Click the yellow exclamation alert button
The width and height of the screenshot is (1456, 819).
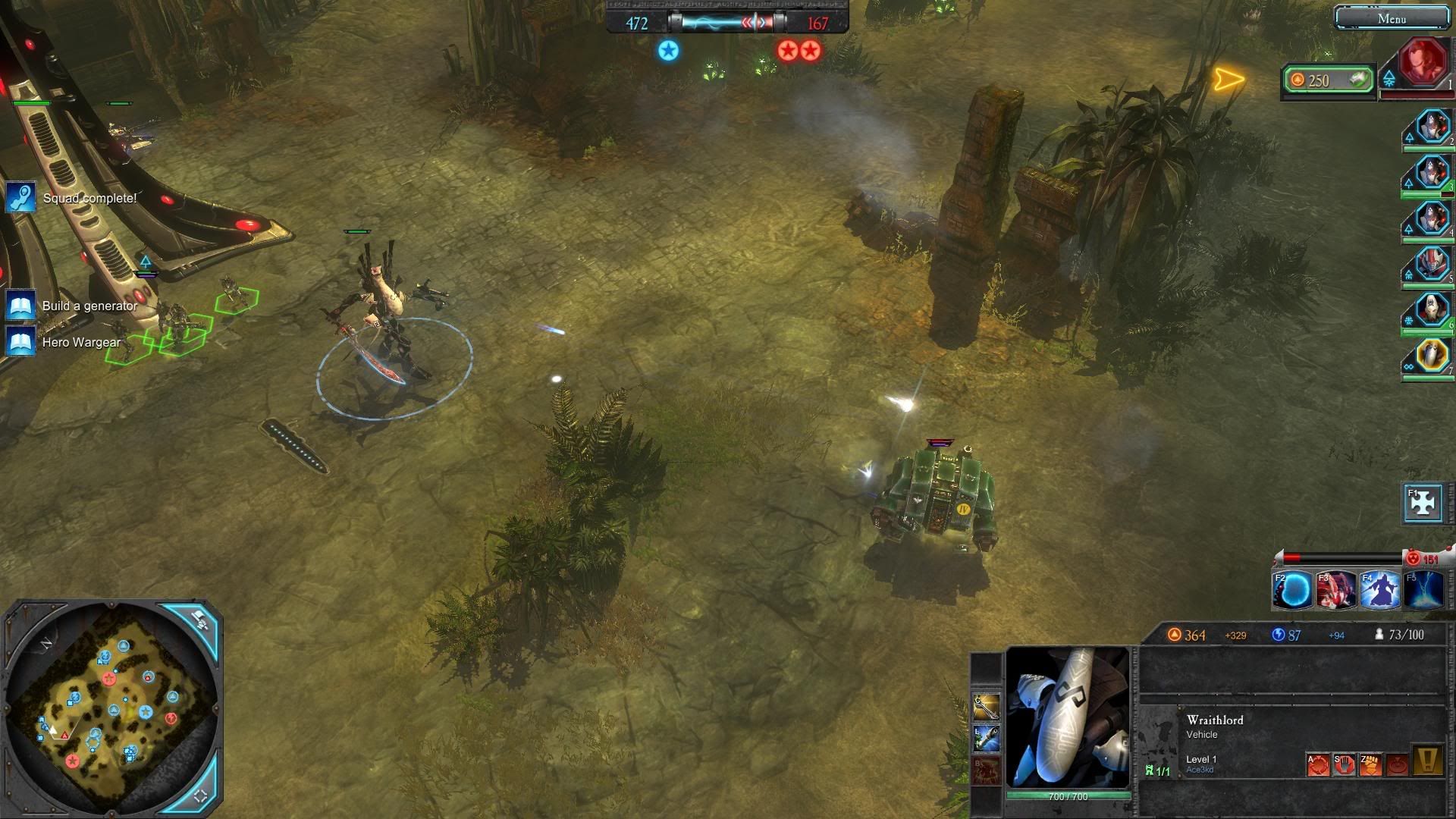click(x=1426, y=761)
